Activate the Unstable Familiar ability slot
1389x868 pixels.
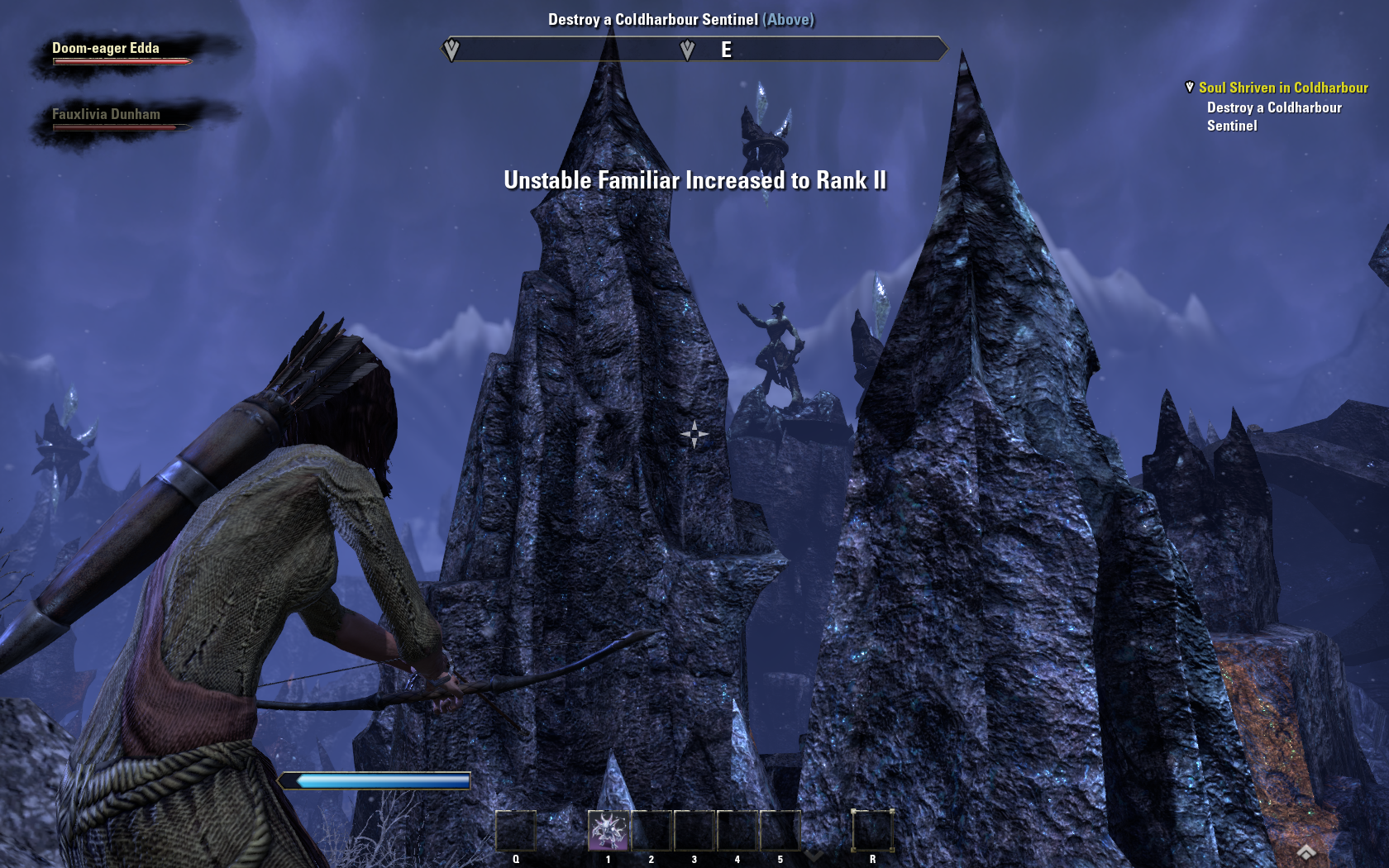click(x=609, y=830)
